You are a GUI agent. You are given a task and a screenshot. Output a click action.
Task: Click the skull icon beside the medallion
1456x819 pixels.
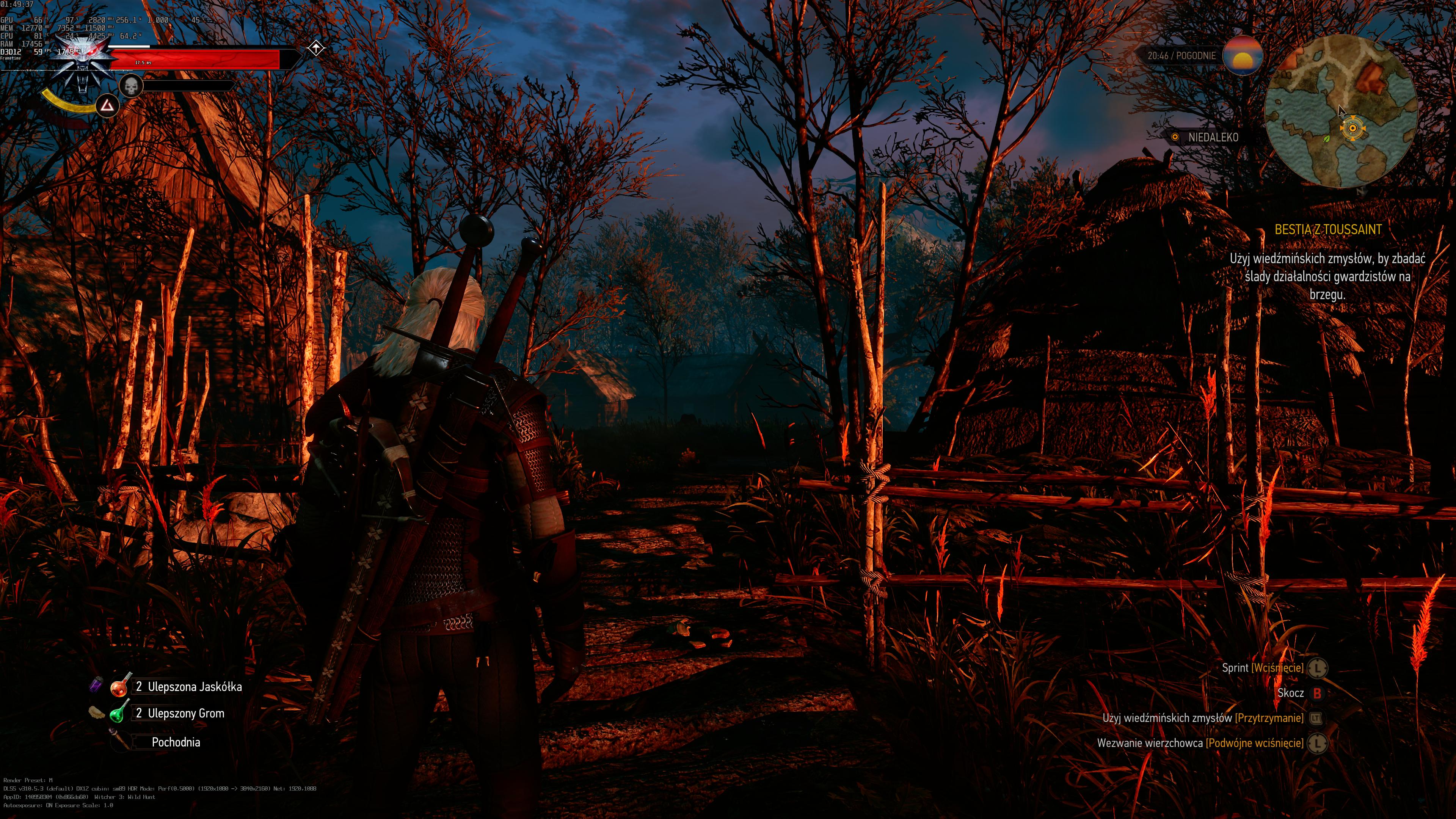click(131, 86)
